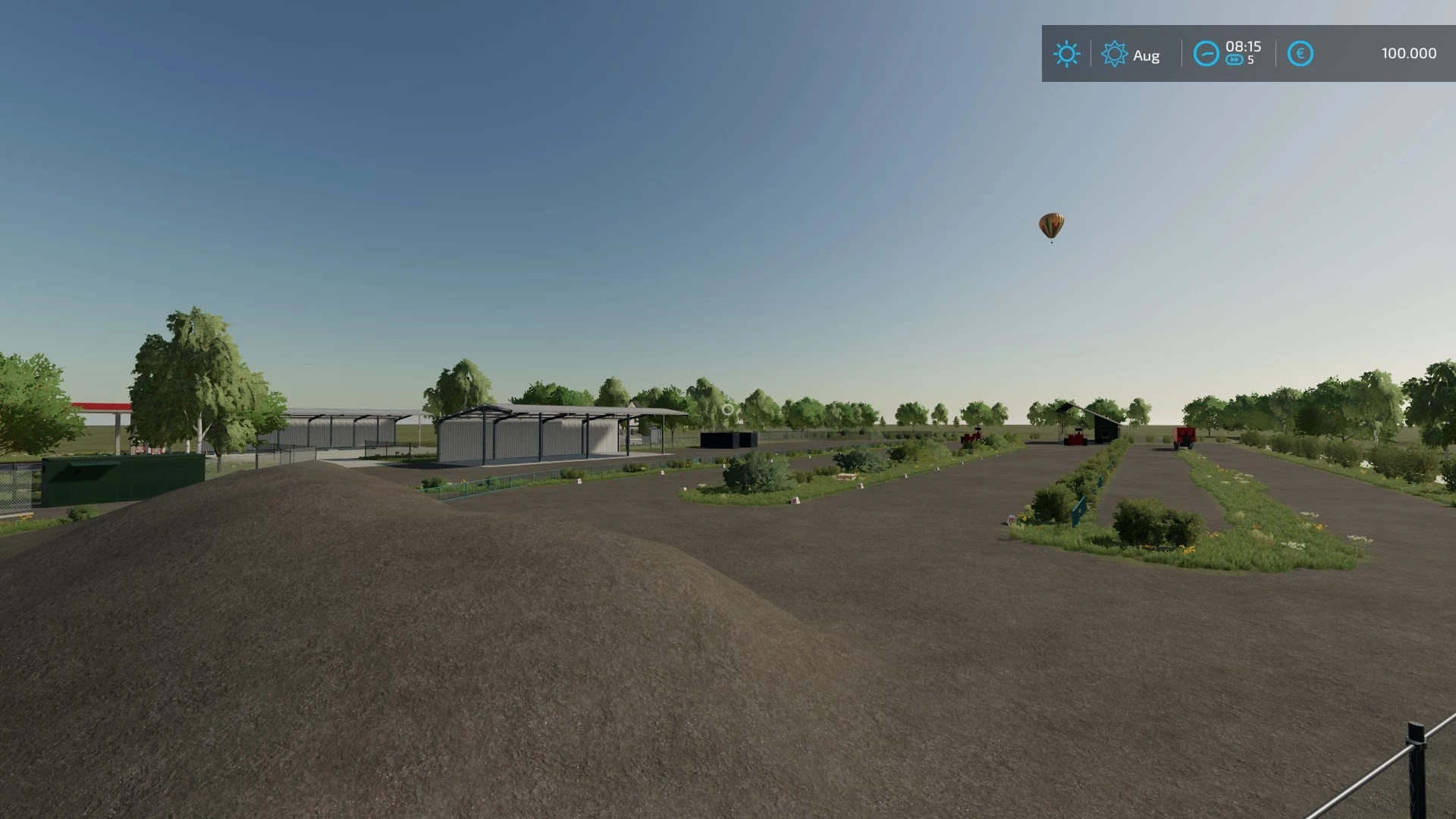Screen dimensions: 1456x819
Task: Click the Aug month indicator
Action: click(1147, 55)
